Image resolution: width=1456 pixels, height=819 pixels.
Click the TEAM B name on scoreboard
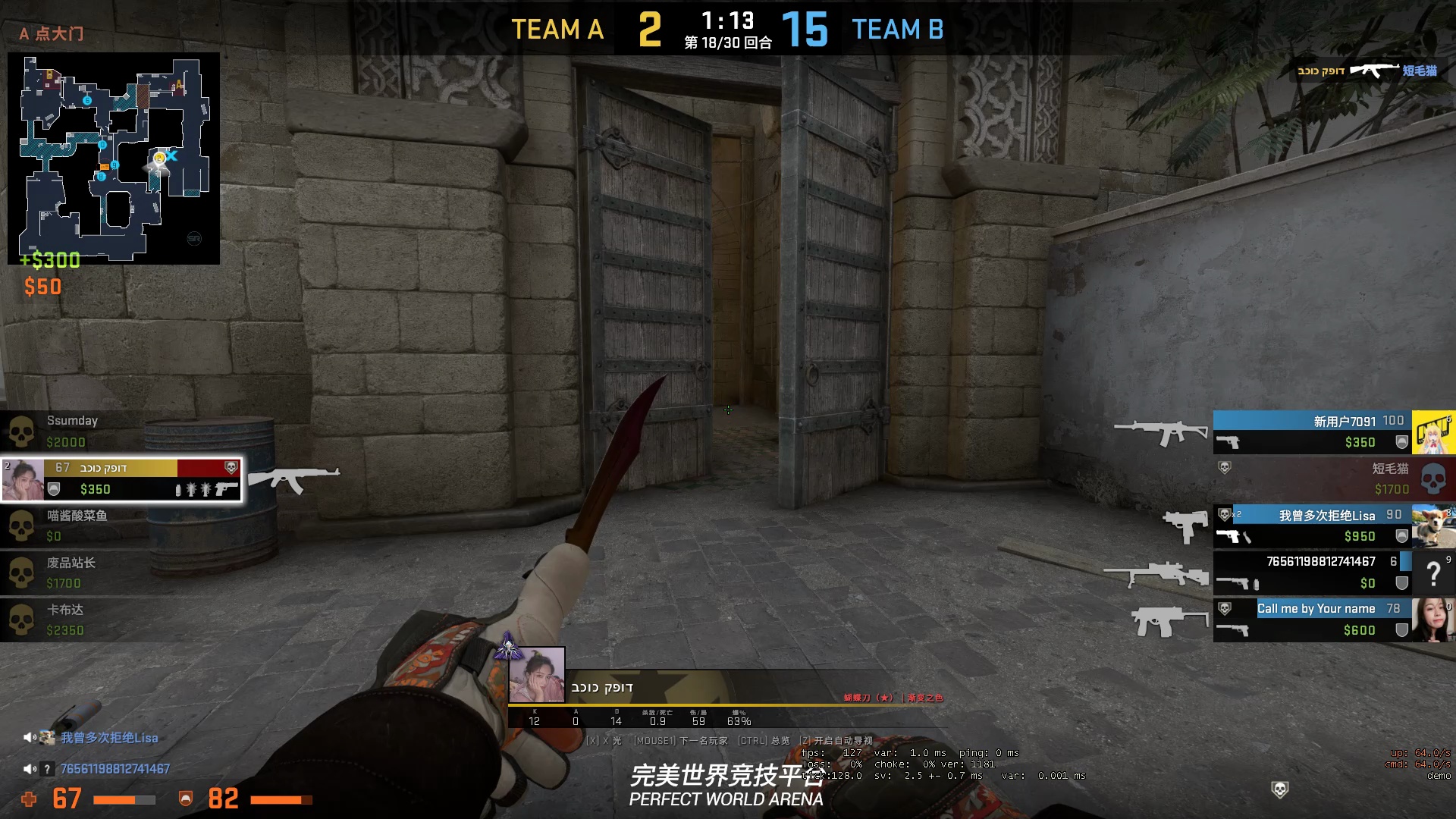pyautogui.click(x=898, y=30)
